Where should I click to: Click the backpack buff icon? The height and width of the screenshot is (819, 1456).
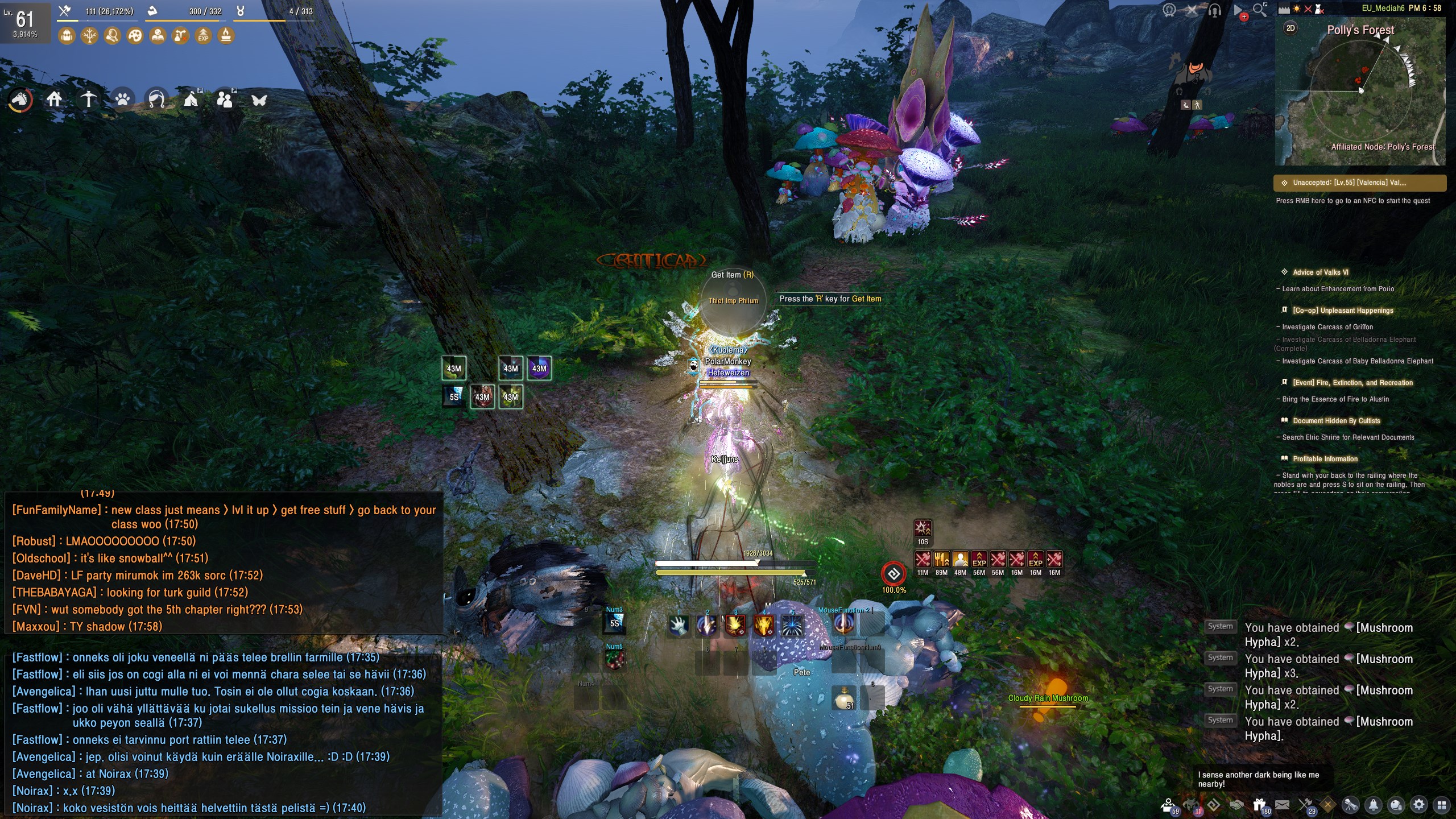pos(67,36)
